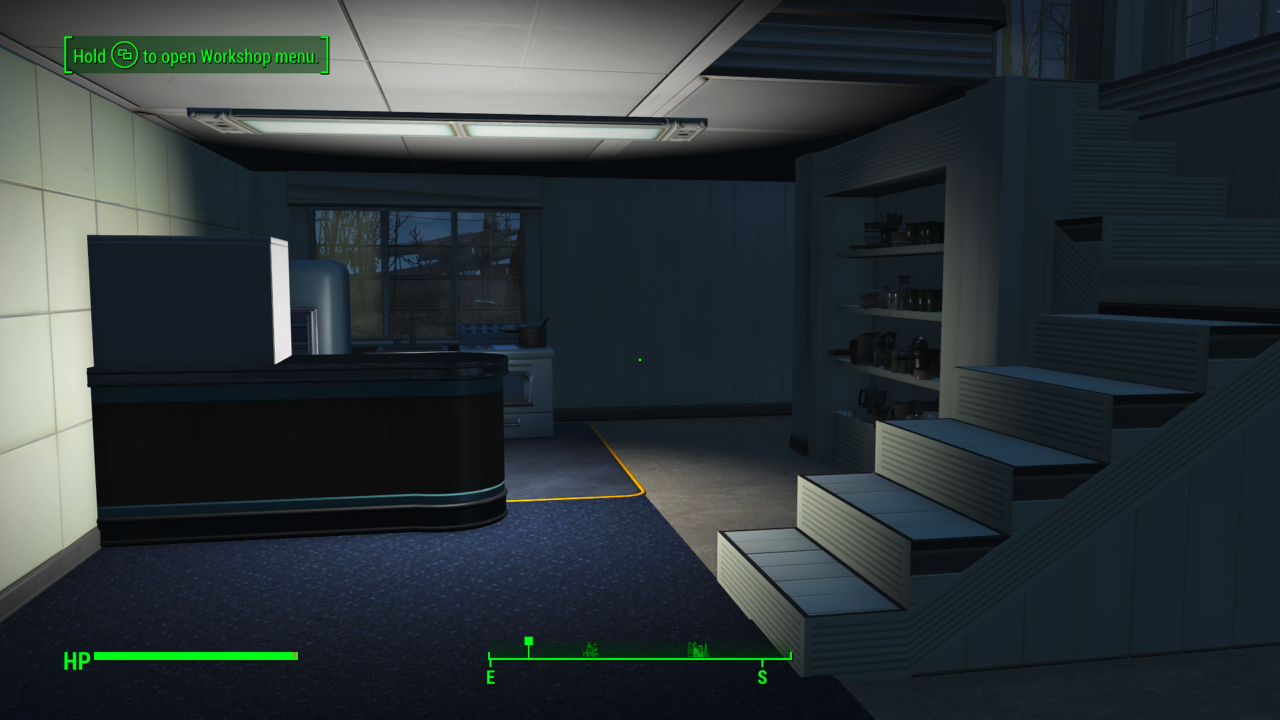Screen dimensions: 1280x720
Task: Click the word Workshop in the prompt banner
Action: (237, 57)
